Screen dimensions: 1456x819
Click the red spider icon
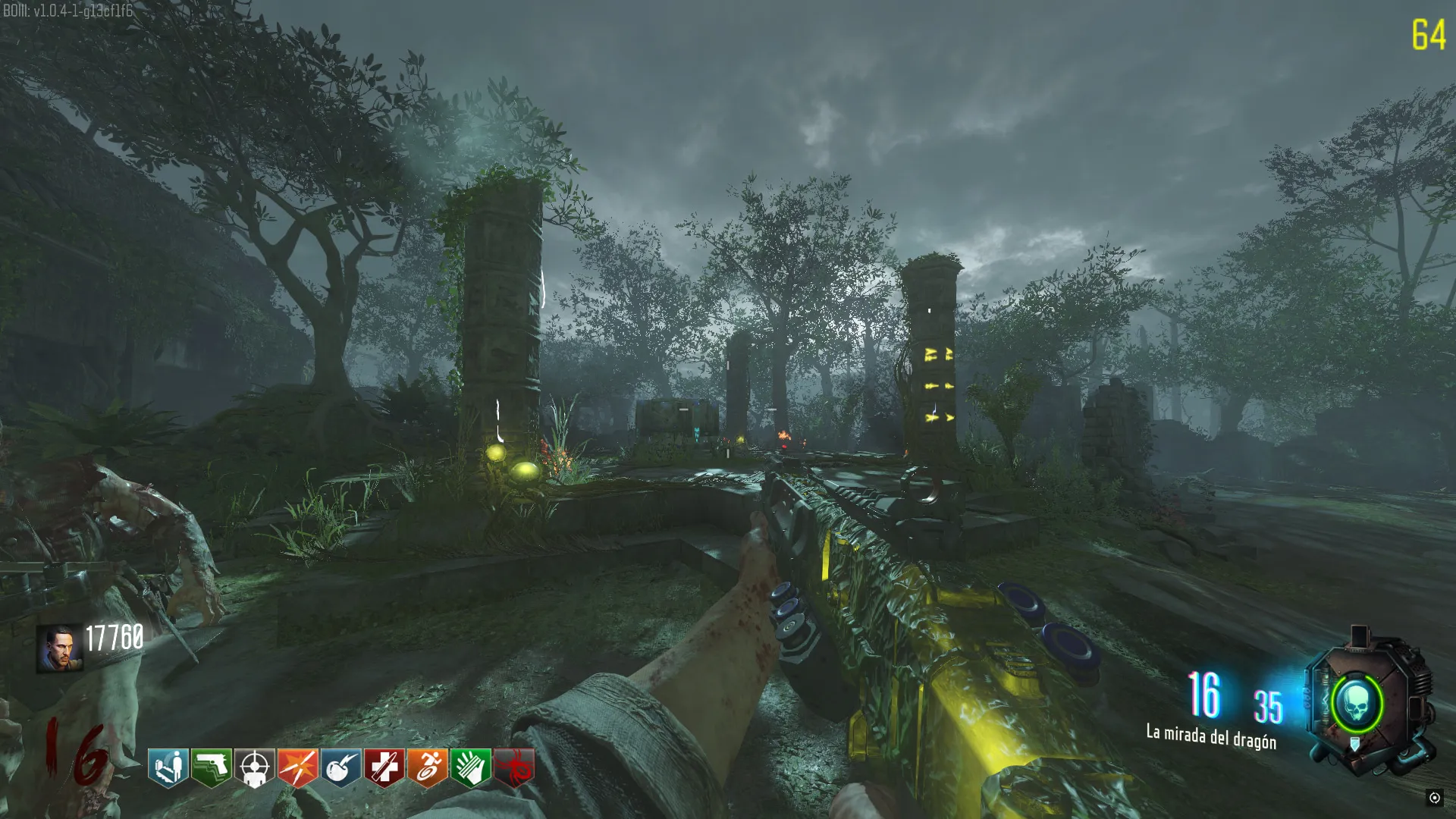pos(514,767)
